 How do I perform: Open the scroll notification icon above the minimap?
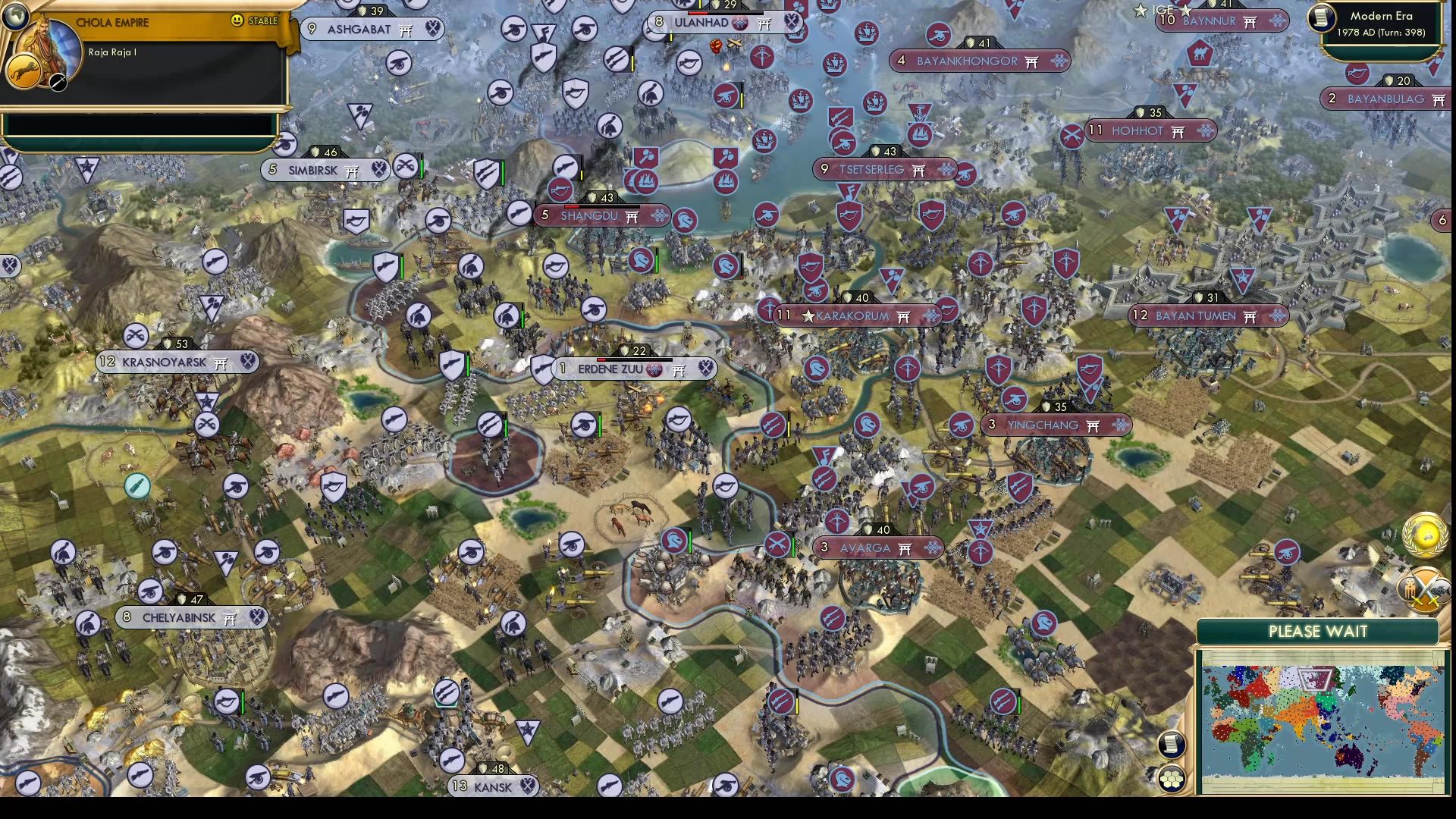[1171, 745]
